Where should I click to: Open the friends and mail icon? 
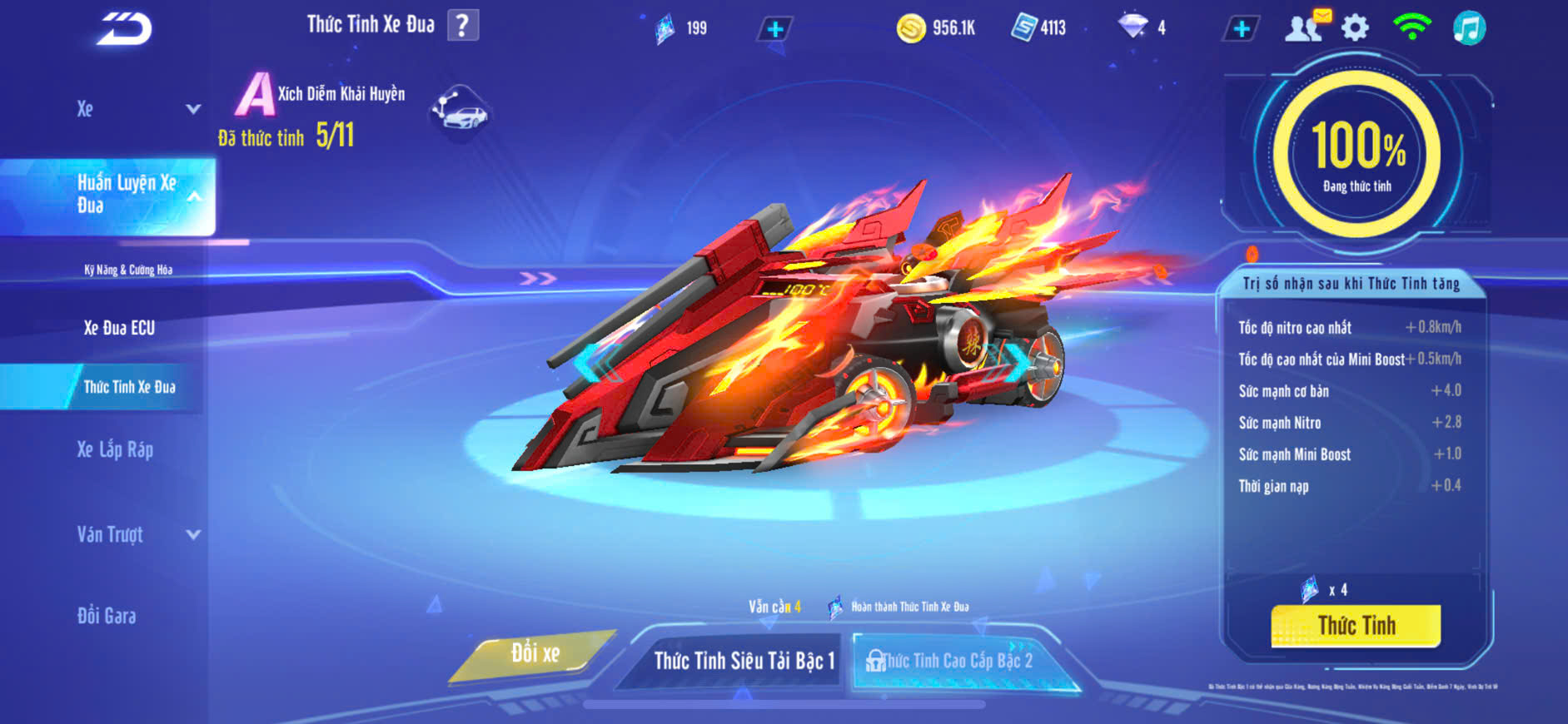coord(1306,27)
